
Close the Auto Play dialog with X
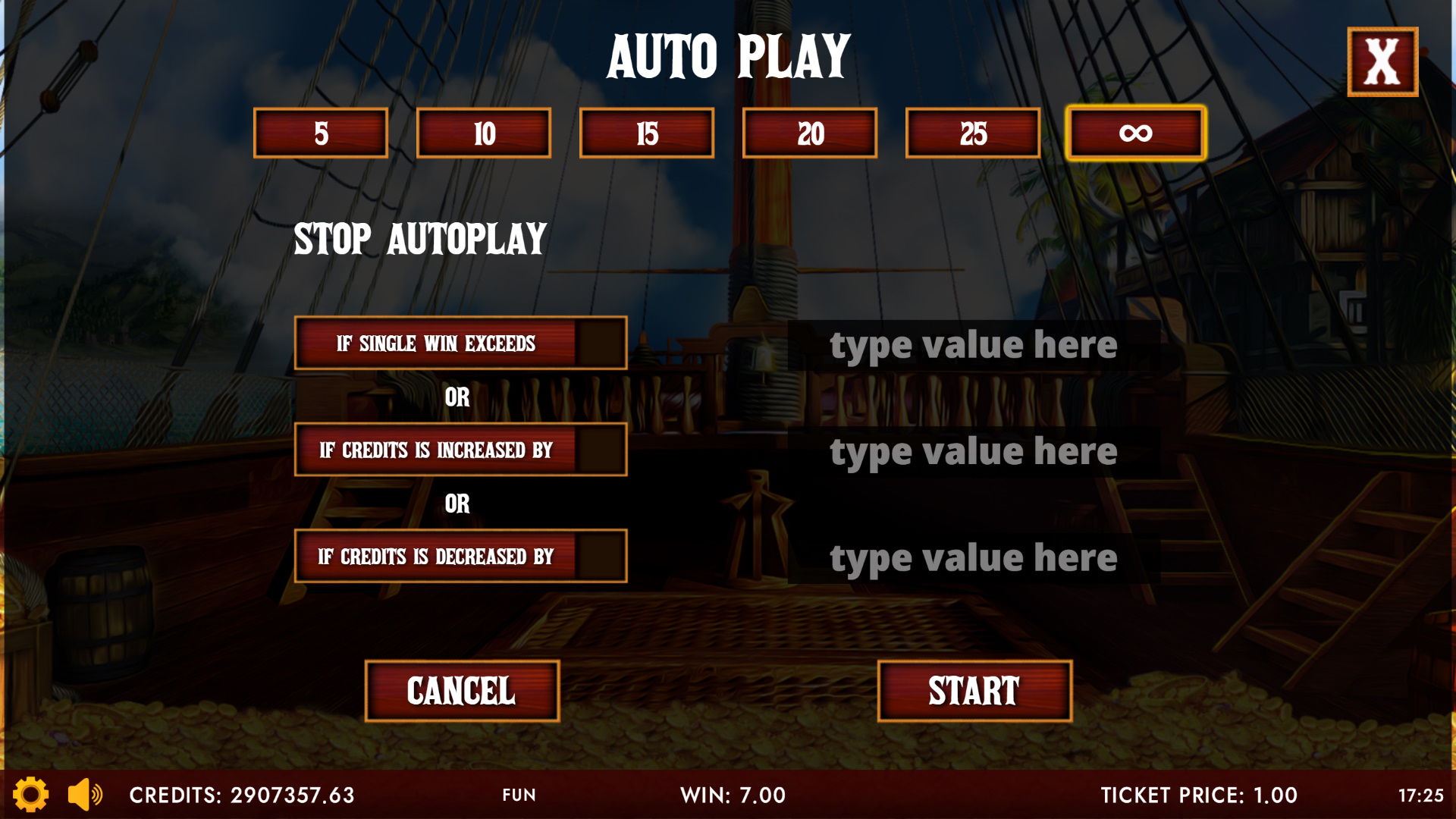[x=1382, y=62]
